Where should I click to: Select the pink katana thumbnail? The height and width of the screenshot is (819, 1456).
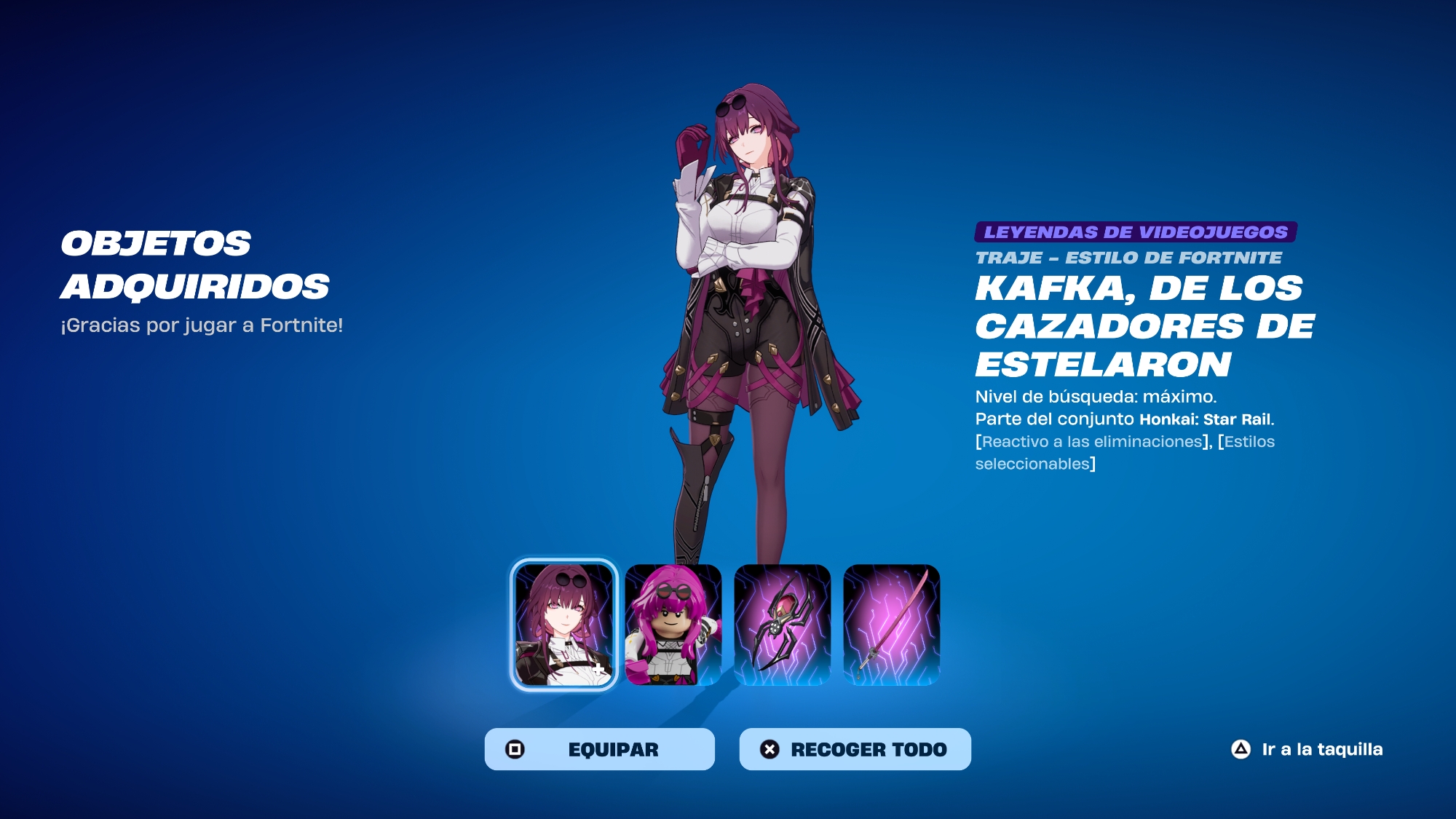[892, 625]
